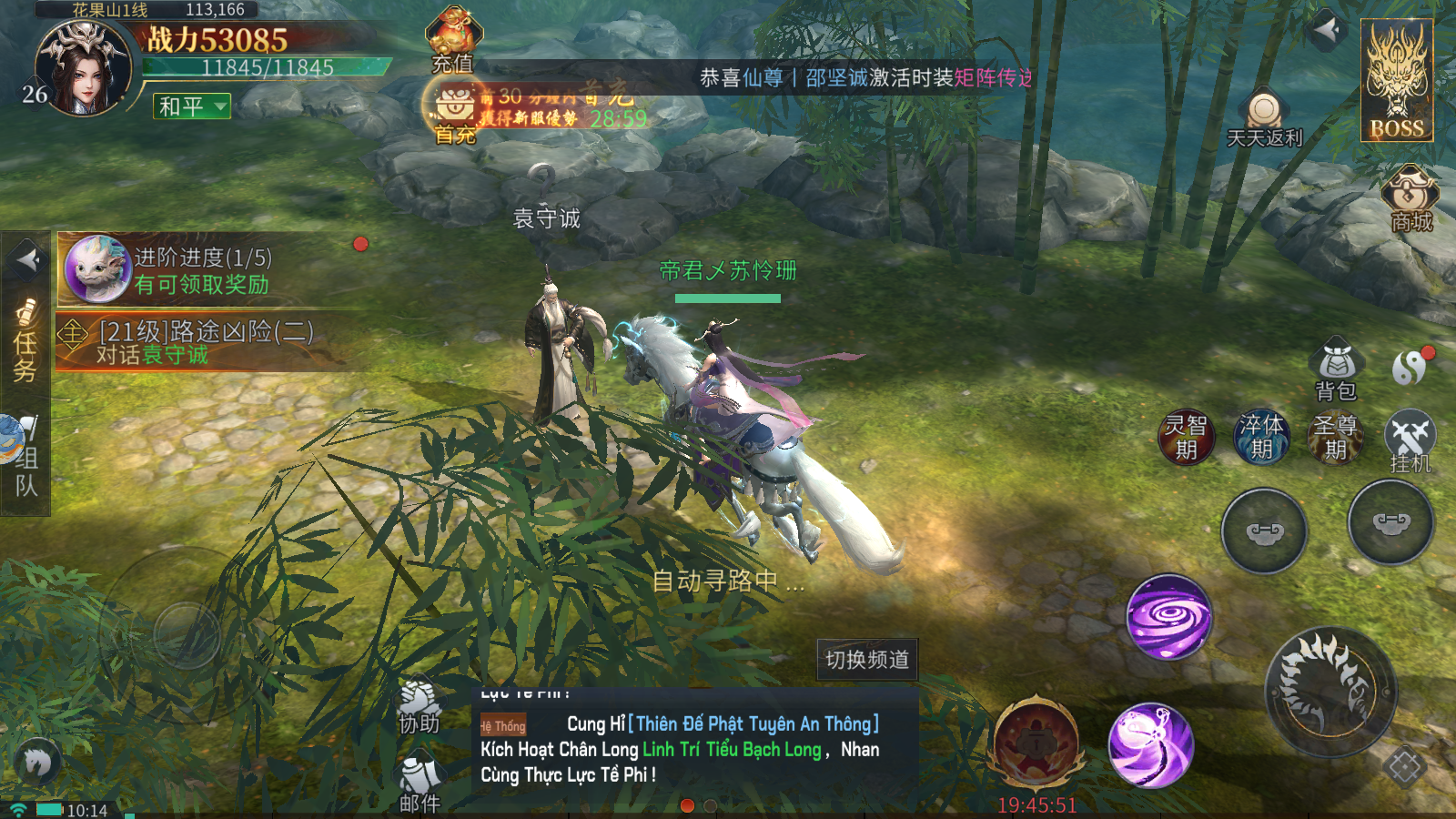This screenshot has height=819, width=1456.
Task: Toggle 挂机 auto-battle mode
Action: coord(1410,440)
